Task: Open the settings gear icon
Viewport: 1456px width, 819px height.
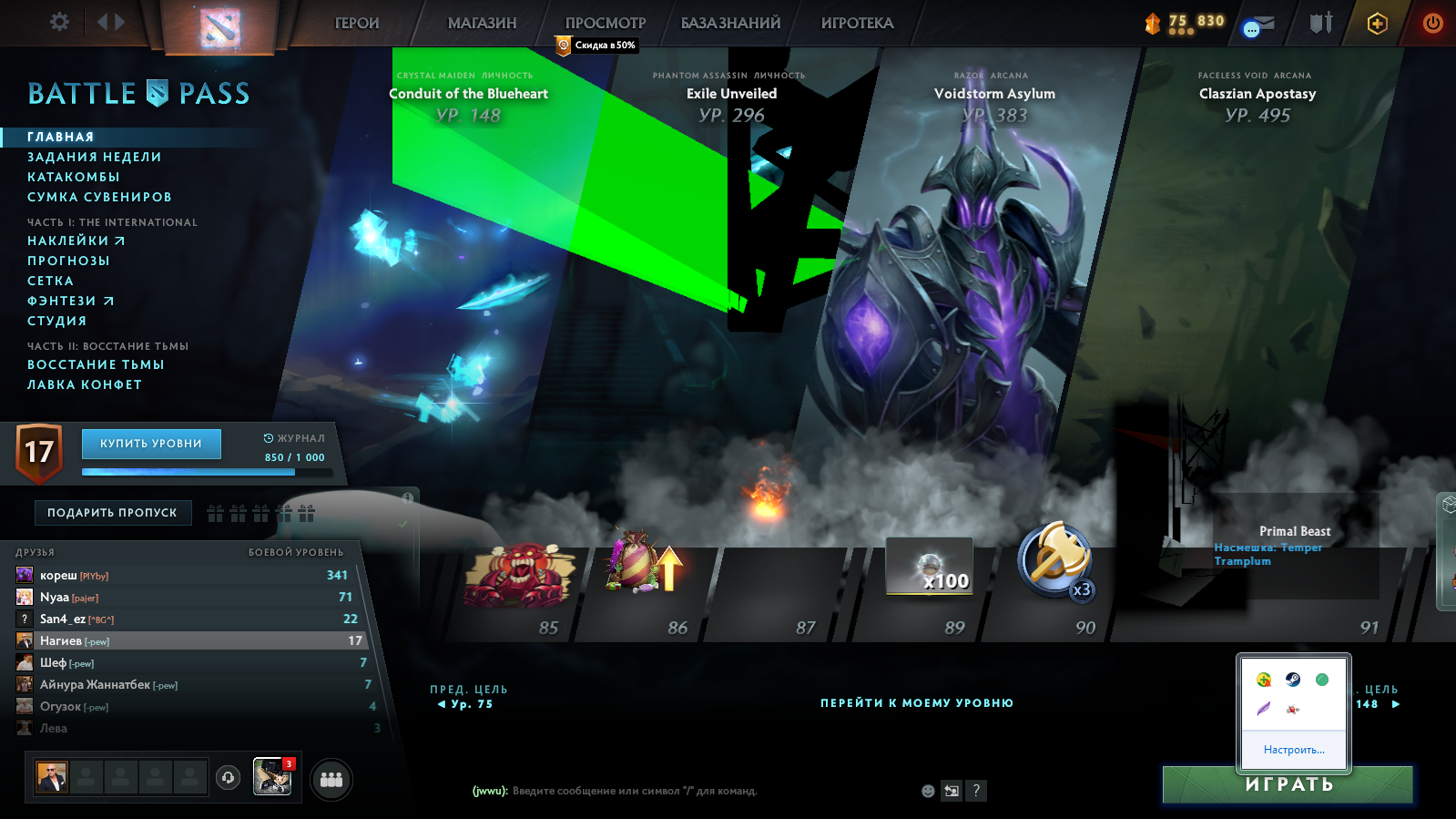Action: (58, 21)
